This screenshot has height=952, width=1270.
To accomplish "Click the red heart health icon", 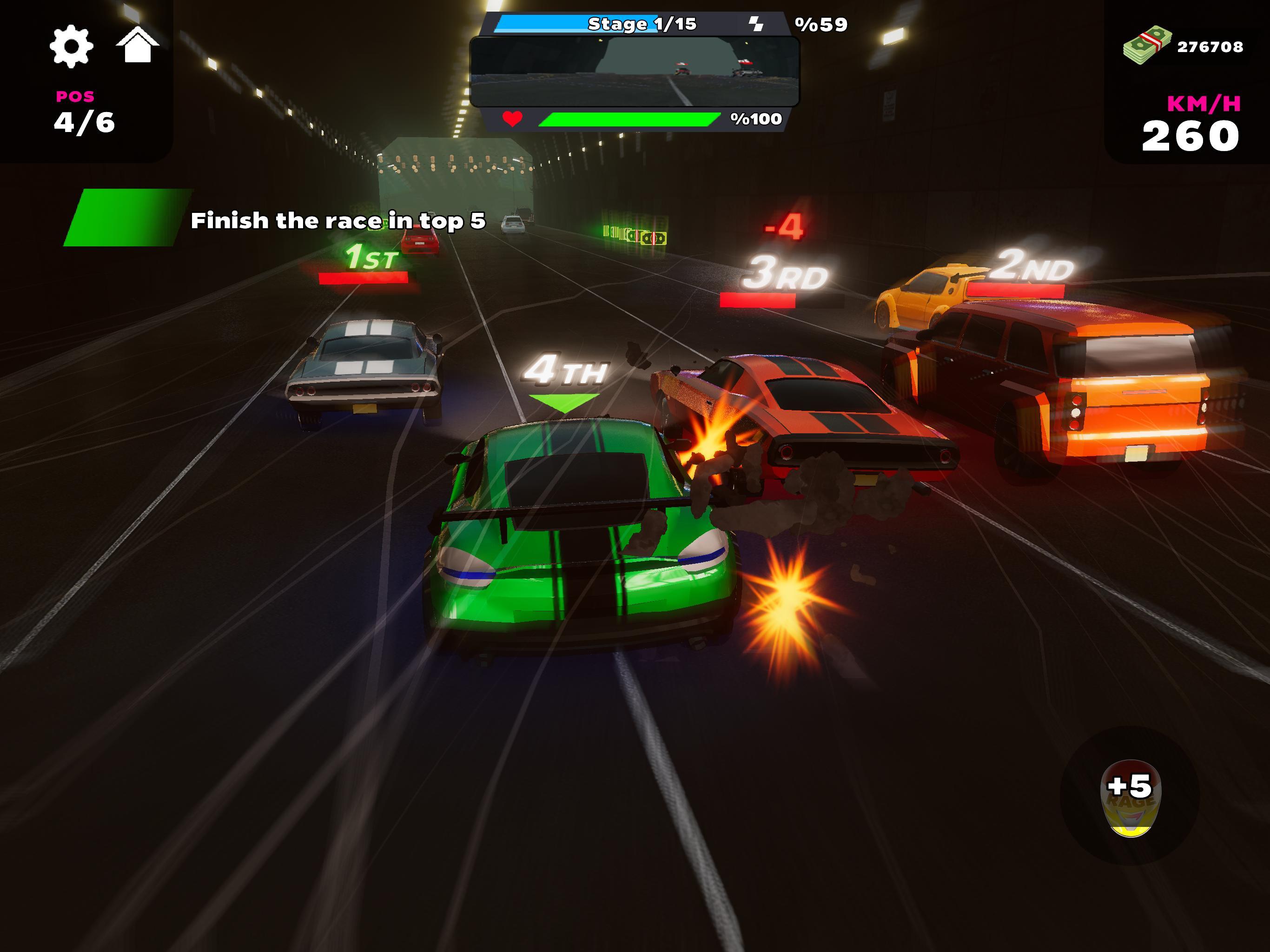I will [513, 119].
